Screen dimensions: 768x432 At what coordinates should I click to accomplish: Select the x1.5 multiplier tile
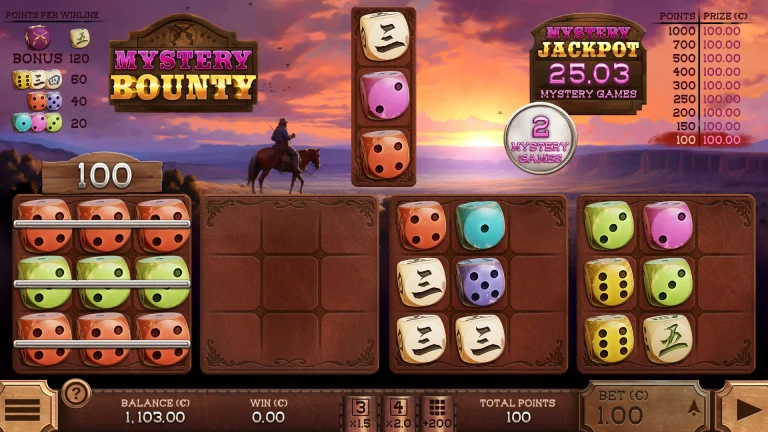tap(363, 412)
